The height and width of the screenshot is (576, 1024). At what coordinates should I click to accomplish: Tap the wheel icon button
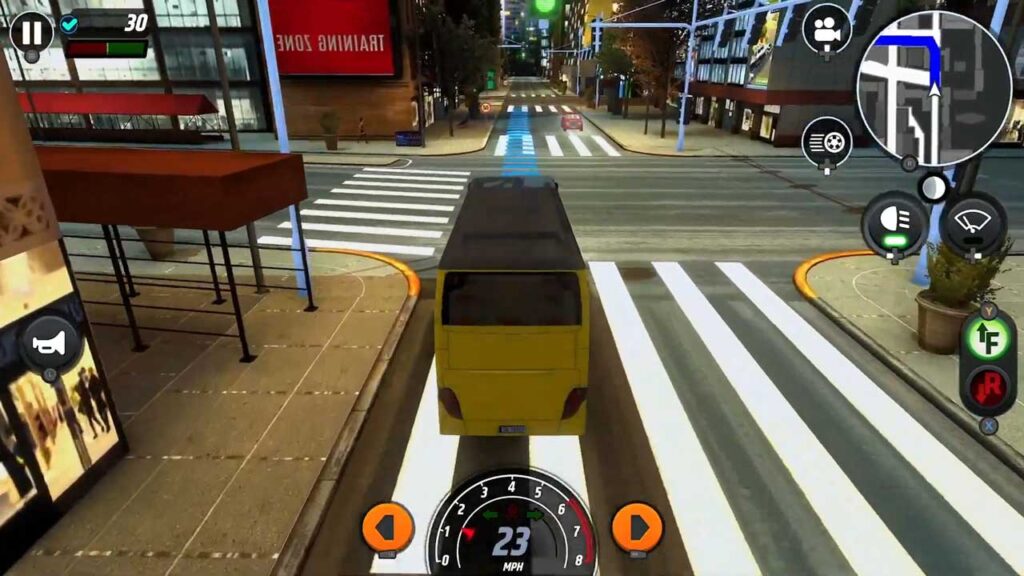point(827,142)
